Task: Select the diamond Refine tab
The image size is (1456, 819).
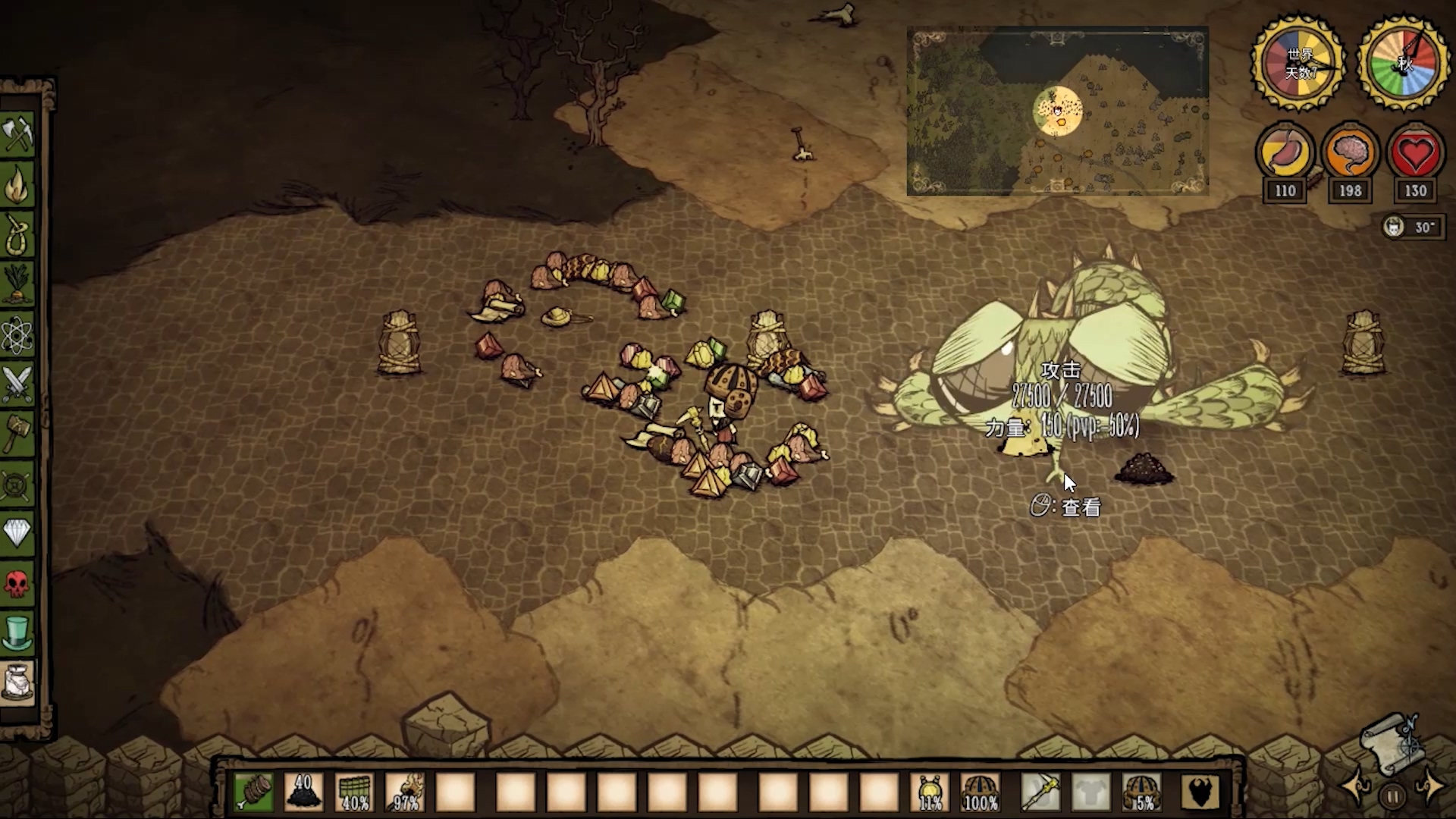Action: coord(18,533)
